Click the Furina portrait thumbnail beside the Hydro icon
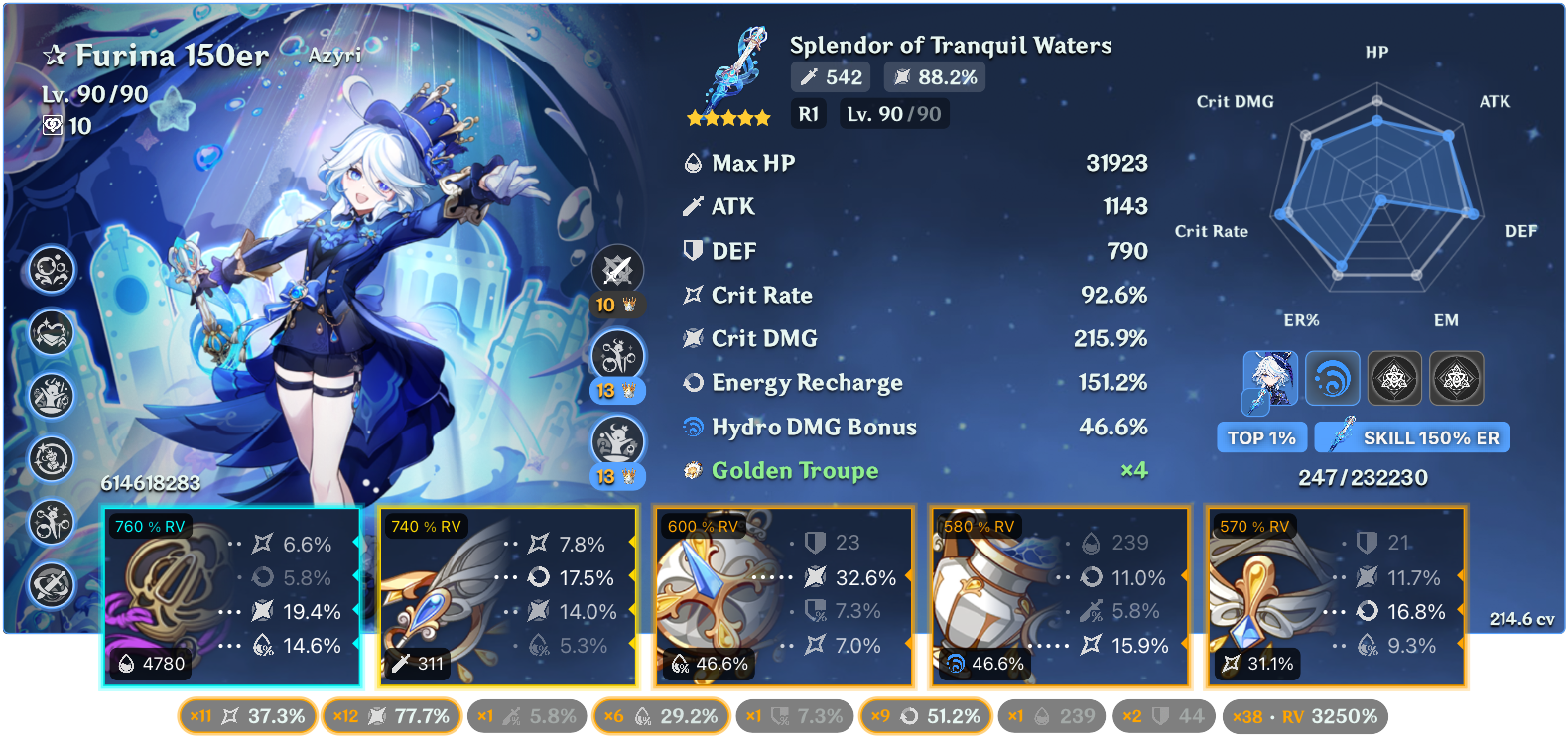1568x741 pixels. click(1270, 379)
